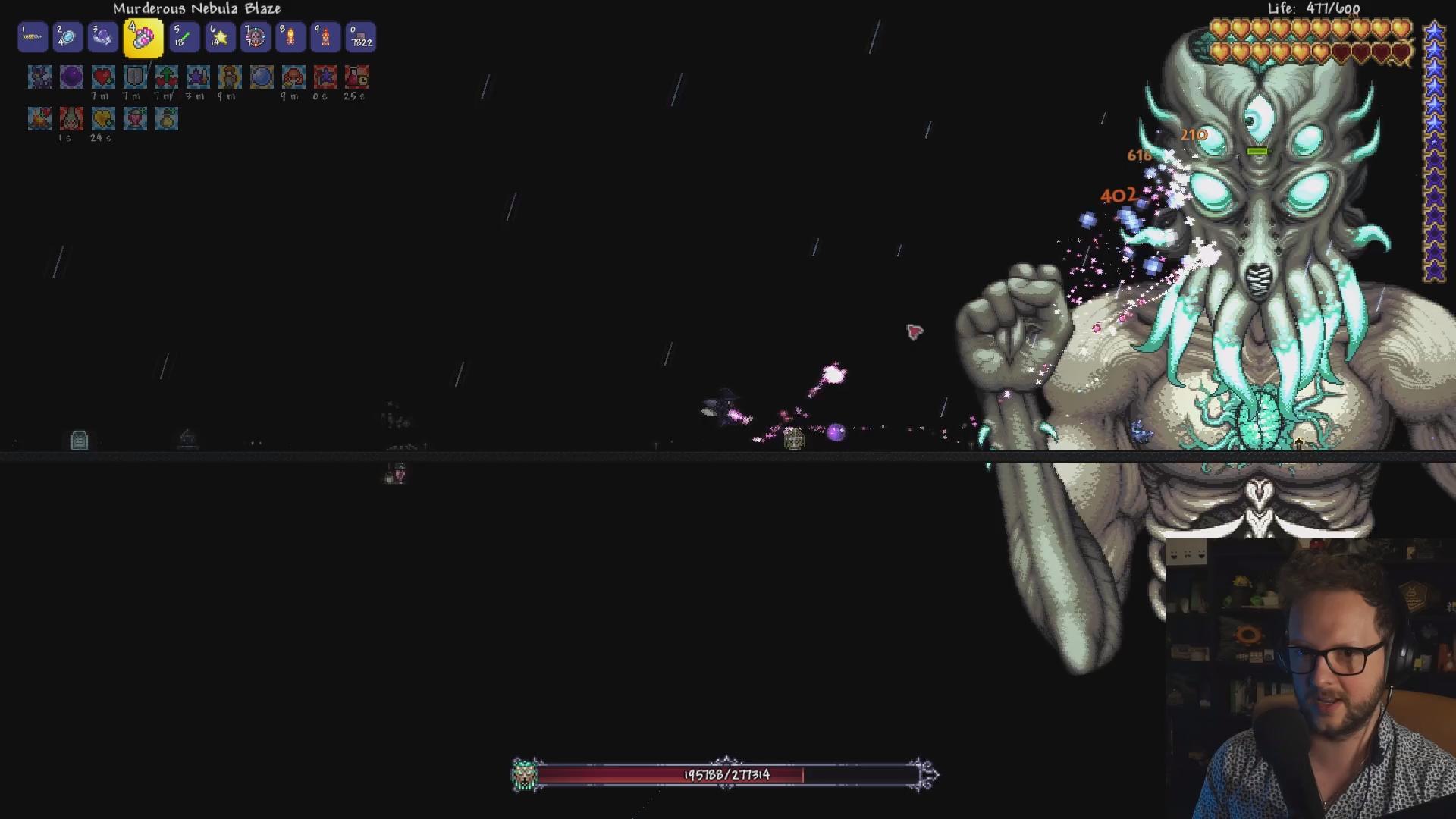The width and height of the screenshot is (1456, 819).
Task: Select the block stack of 7822
Action: 361,37
